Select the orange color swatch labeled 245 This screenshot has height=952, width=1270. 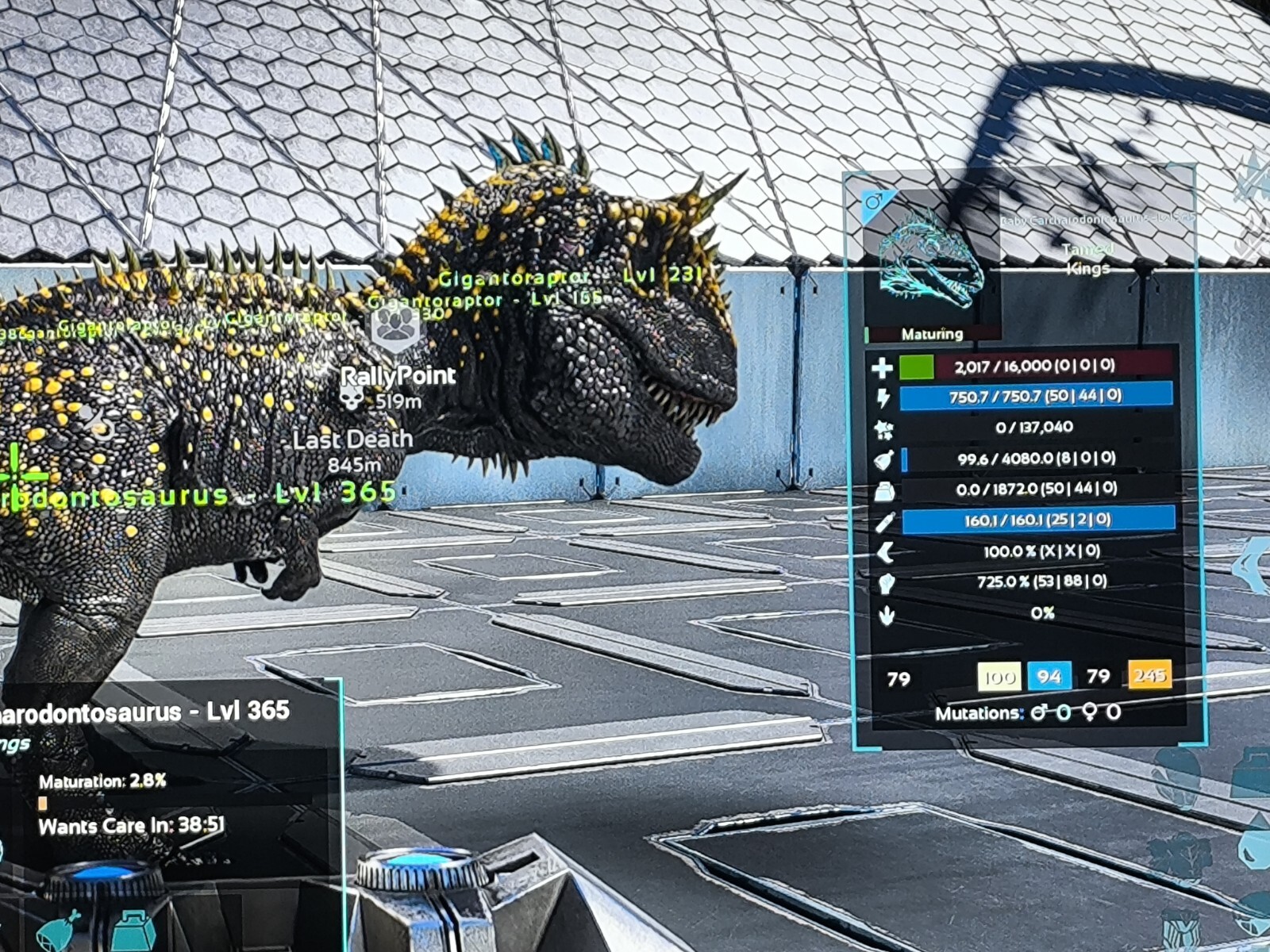(x=1149, y=675)
